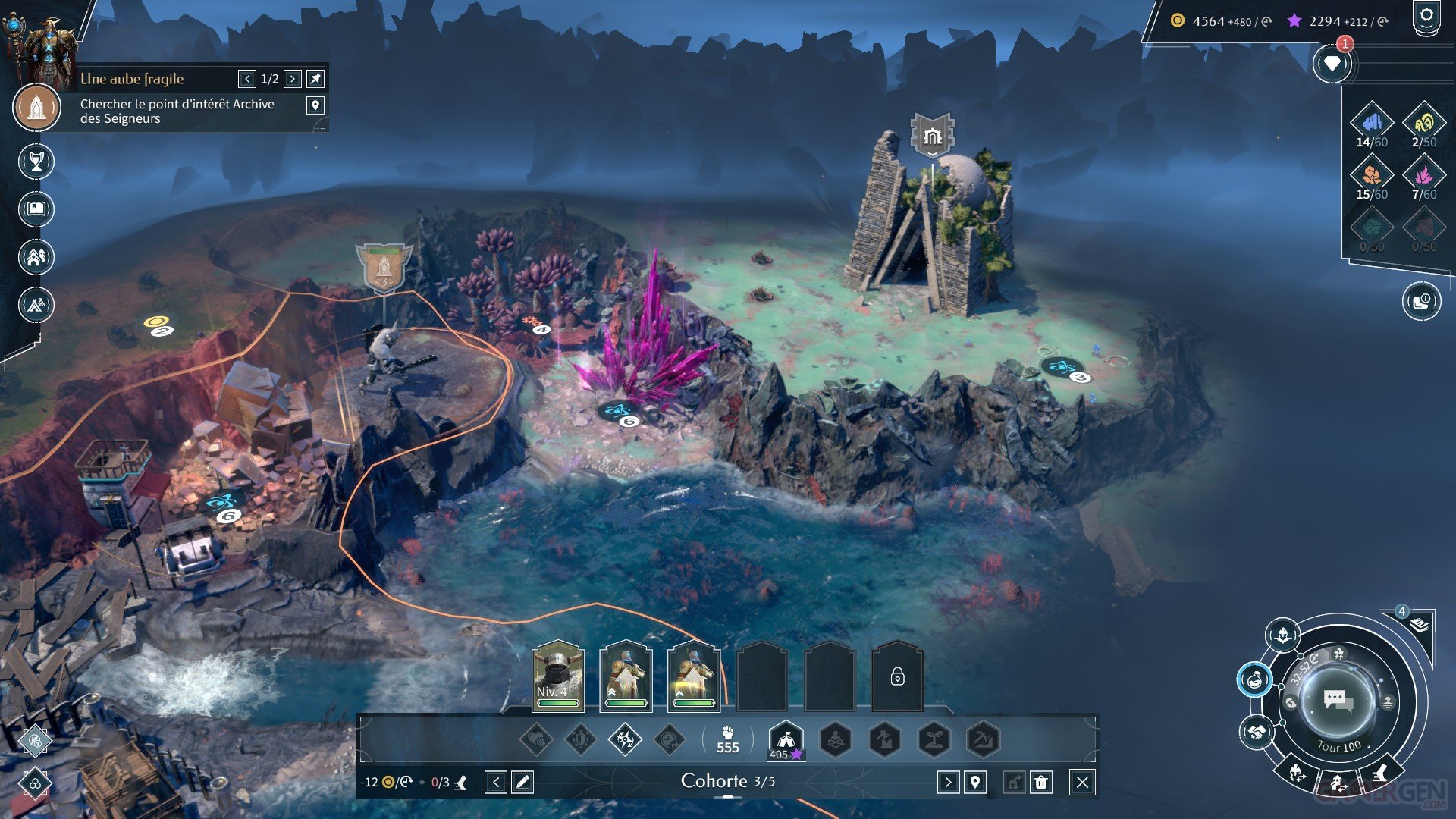Screen dimensions: 1456x819
Task: Rename the Cohorte with the pencil button
Action: click(522, 782)
